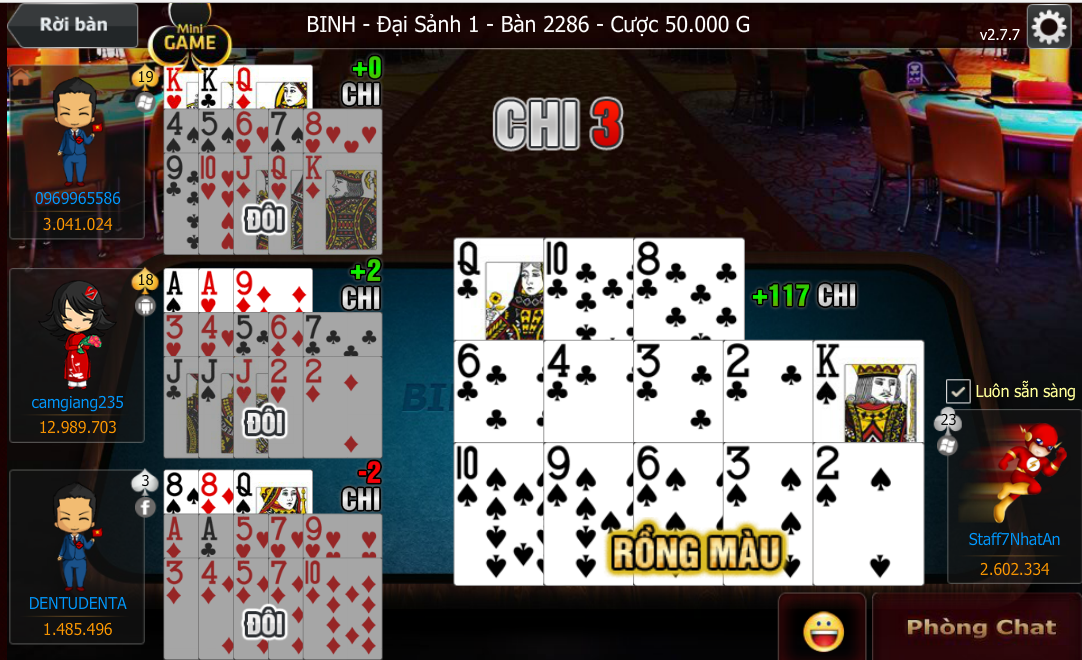Image resolution: width=1082 pixels, height=660 pixels.
Task: Open the smiley emoji picker
Action: 823,630
